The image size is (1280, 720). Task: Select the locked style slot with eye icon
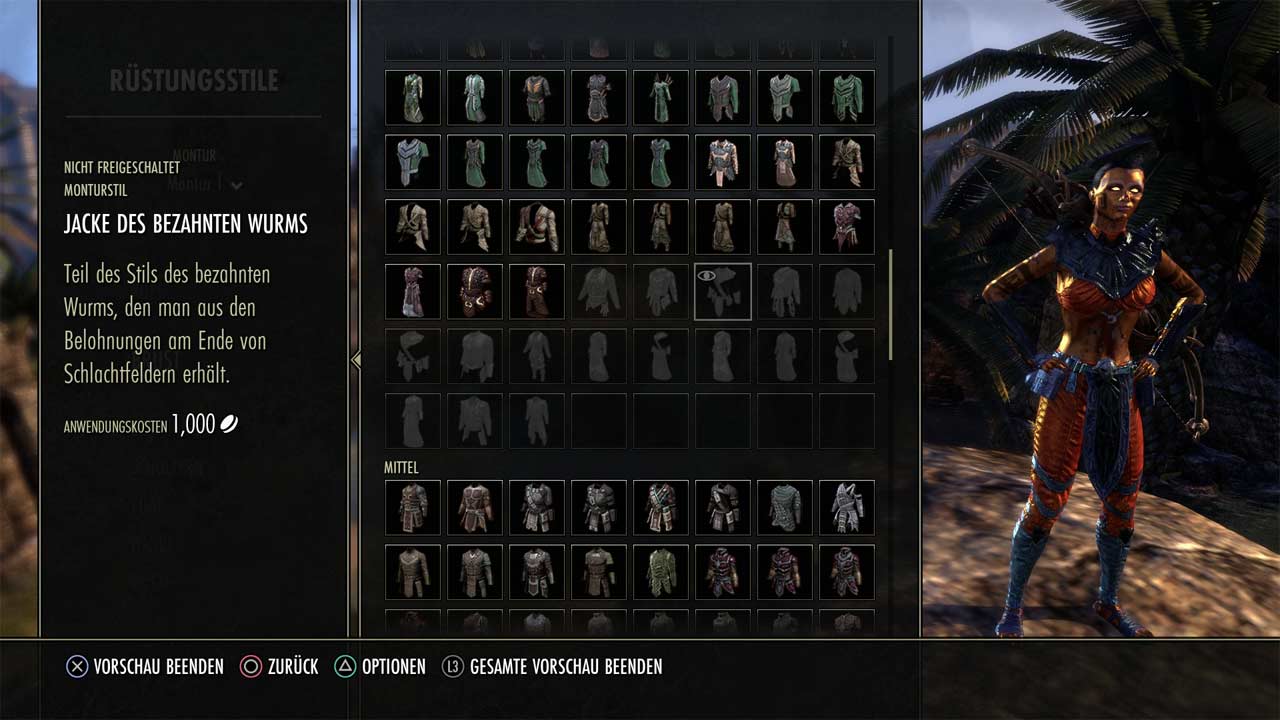coord(723,292)
